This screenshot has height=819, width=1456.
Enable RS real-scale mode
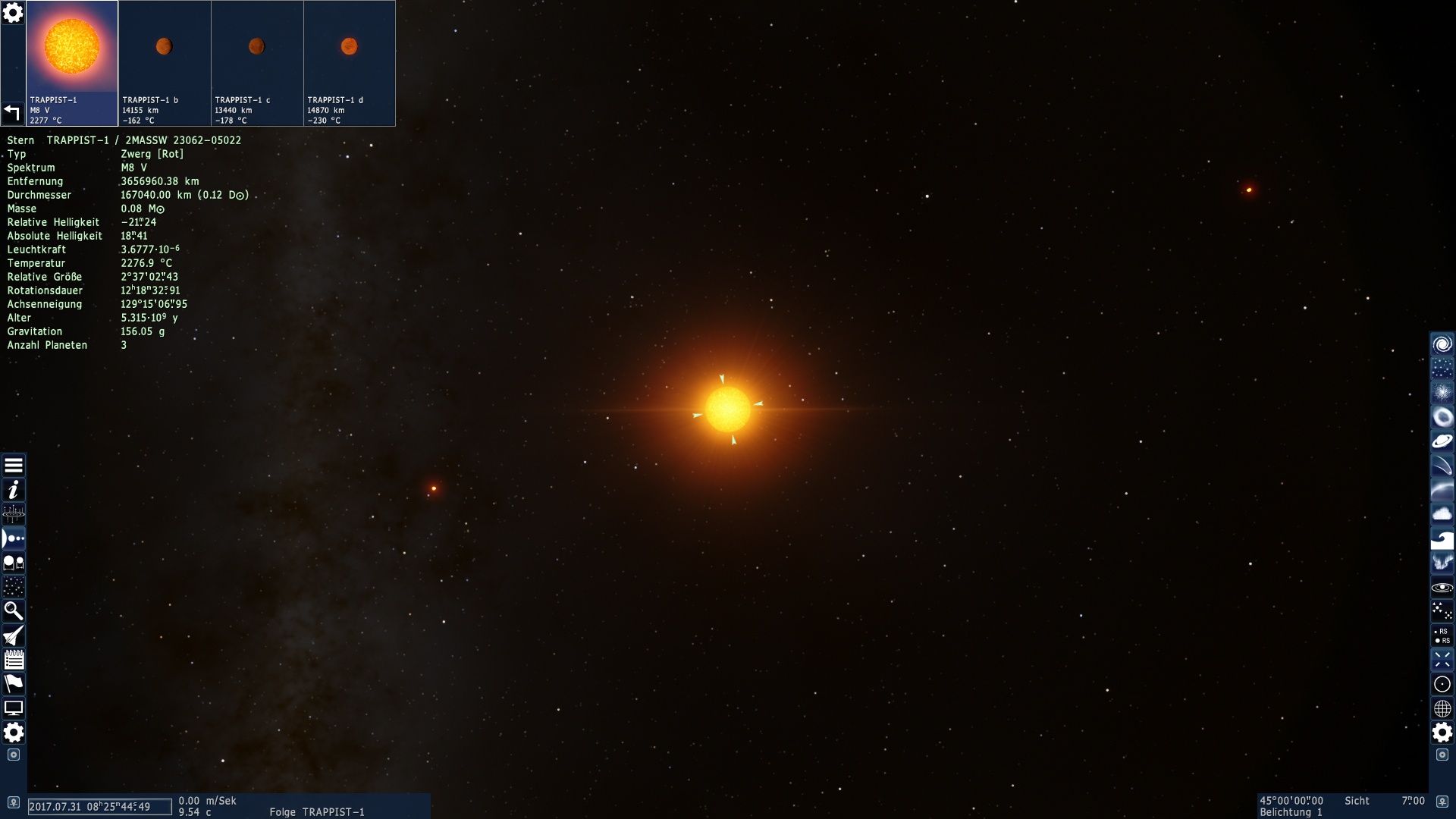(1442, 634)
